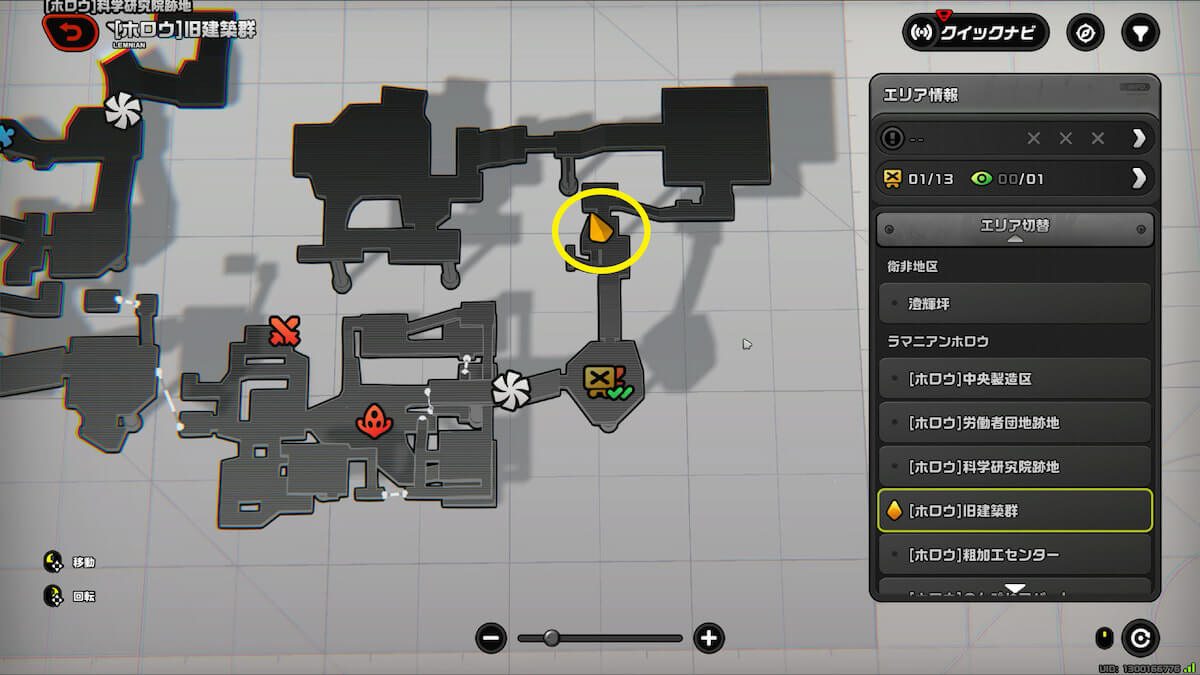Screen dimensions: 1200x675
Task: Open the map filter funnel button
Action: point(1138,32)
